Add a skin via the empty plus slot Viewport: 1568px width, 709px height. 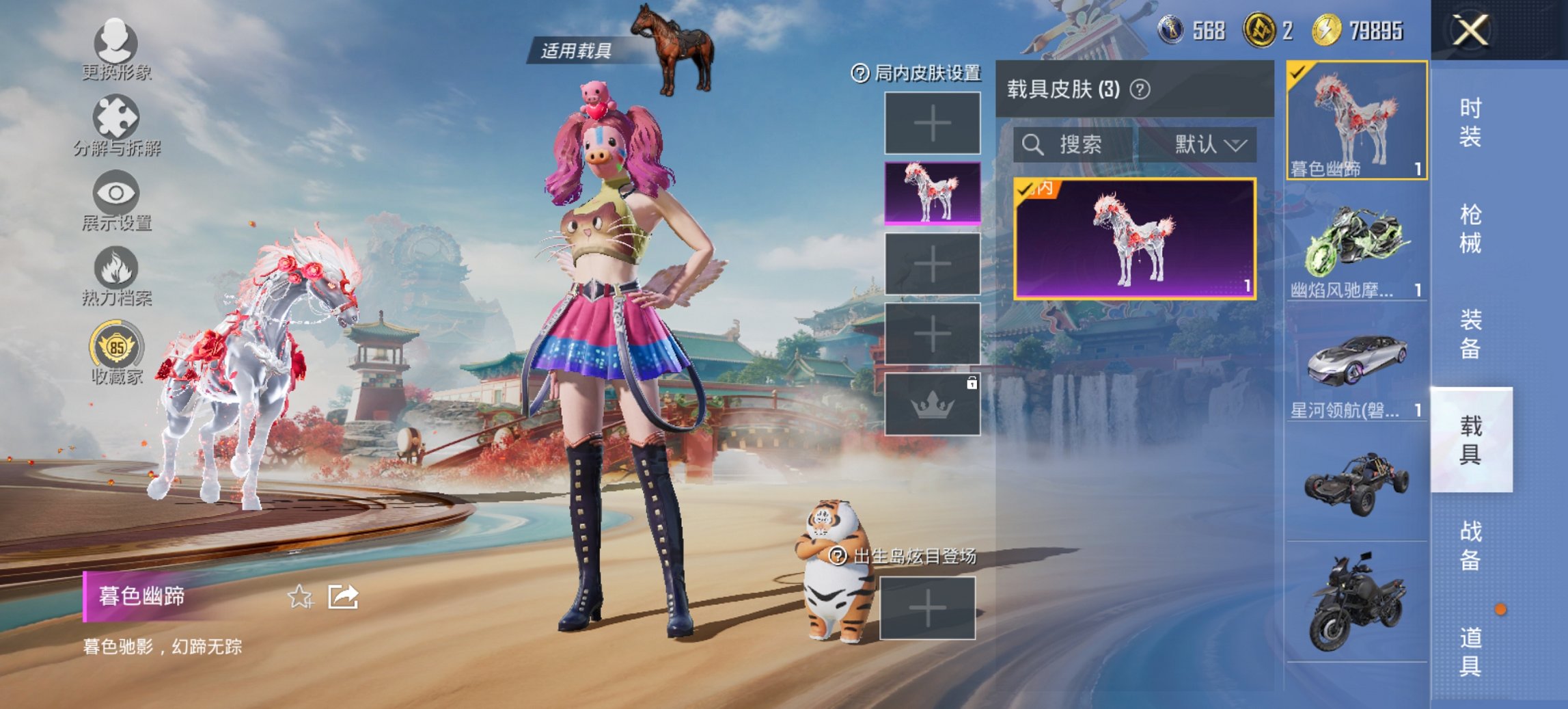click(933, 123)
